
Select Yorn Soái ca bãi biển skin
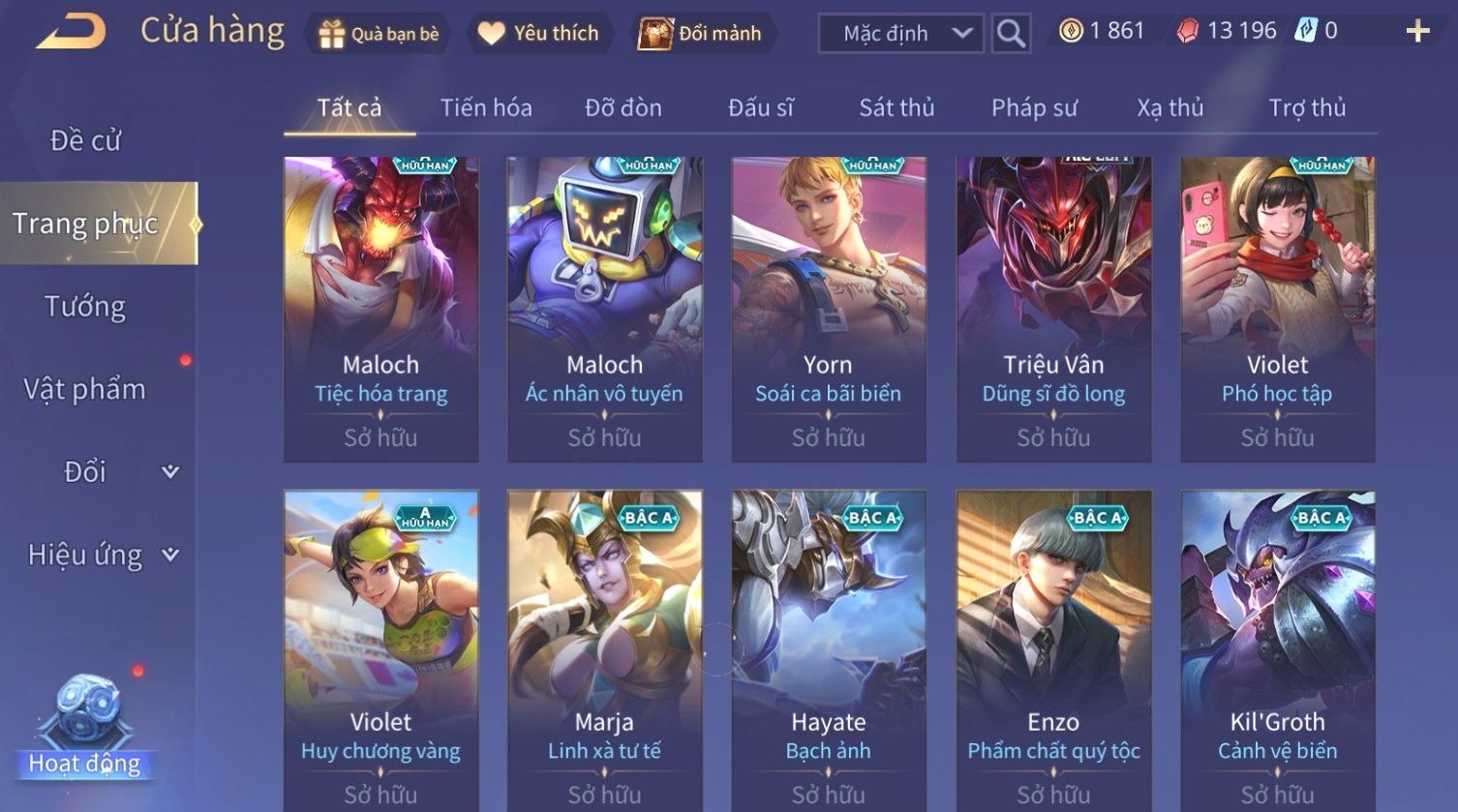coord(829,310)
